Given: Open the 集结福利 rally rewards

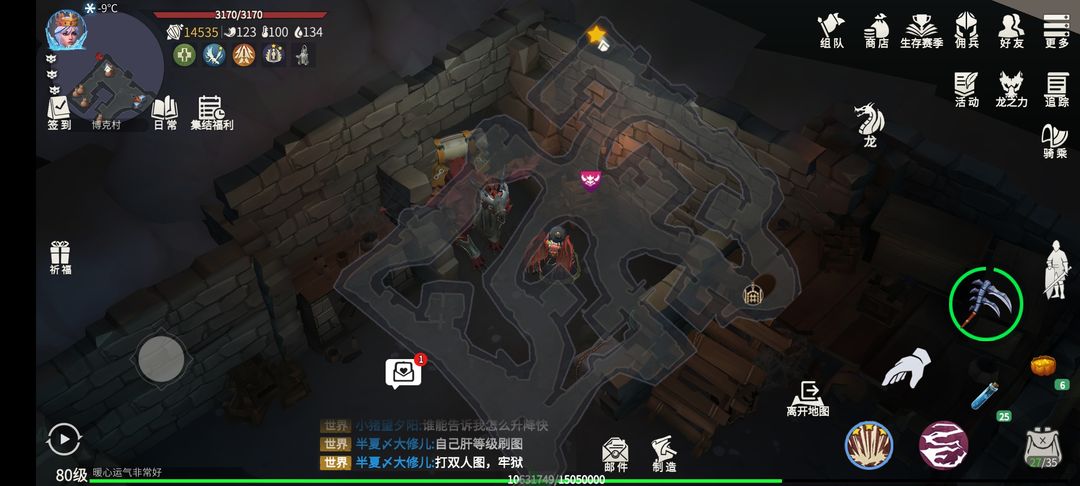Looking at the screenshot, I should [211, 112].
